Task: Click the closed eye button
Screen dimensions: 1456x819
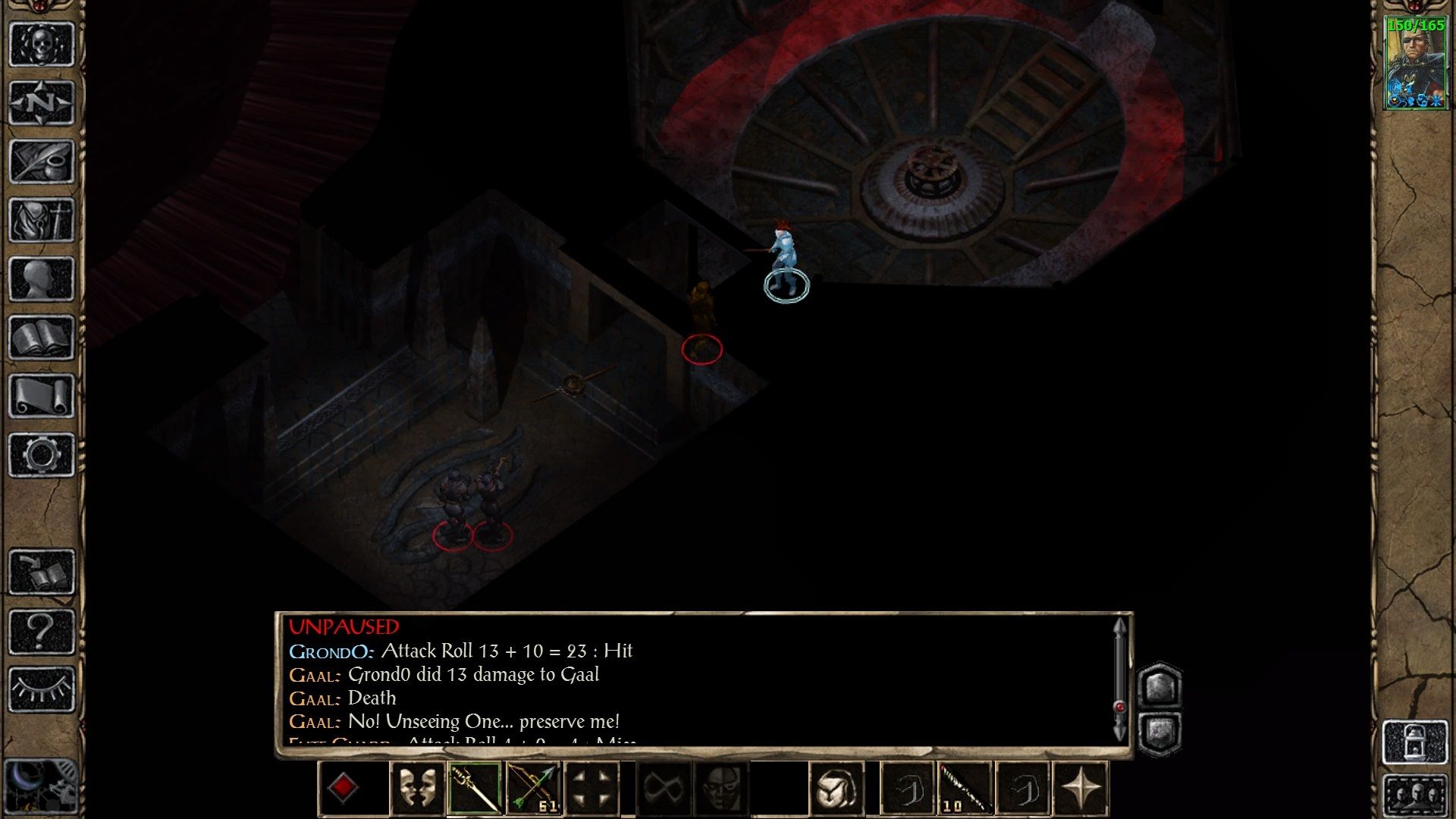Action: [42, 689]
